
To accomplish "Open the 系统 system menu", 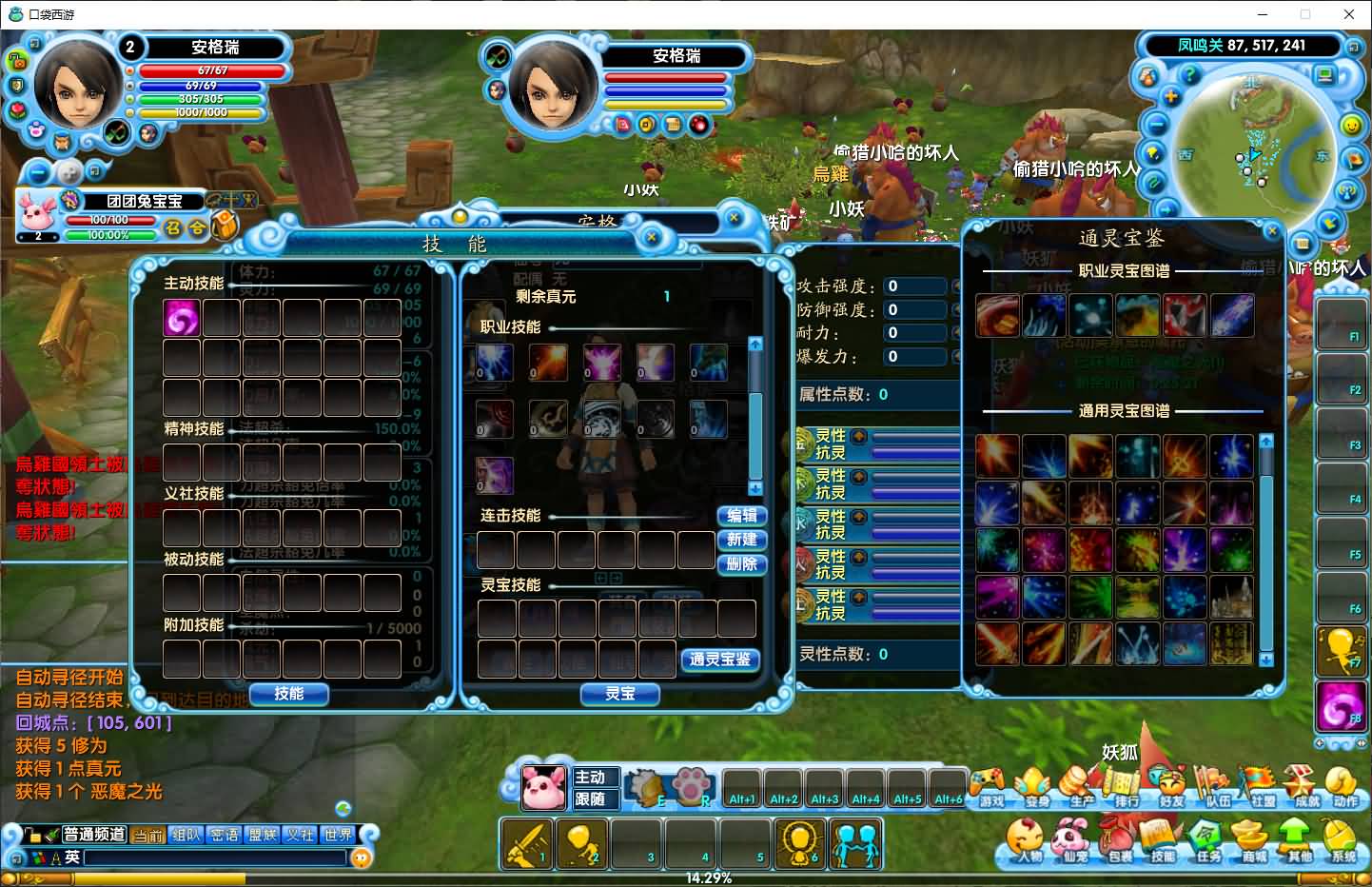I will (1343, 842).
